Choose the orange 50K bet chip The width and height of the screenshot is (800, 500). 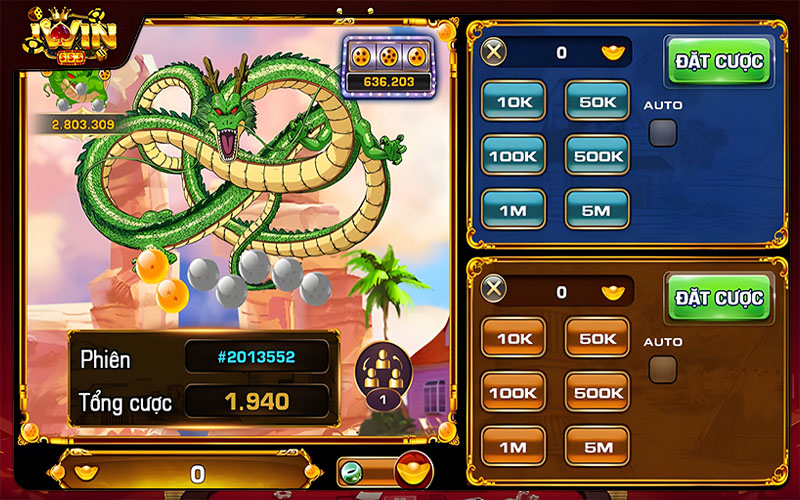[x=597, y=338]
